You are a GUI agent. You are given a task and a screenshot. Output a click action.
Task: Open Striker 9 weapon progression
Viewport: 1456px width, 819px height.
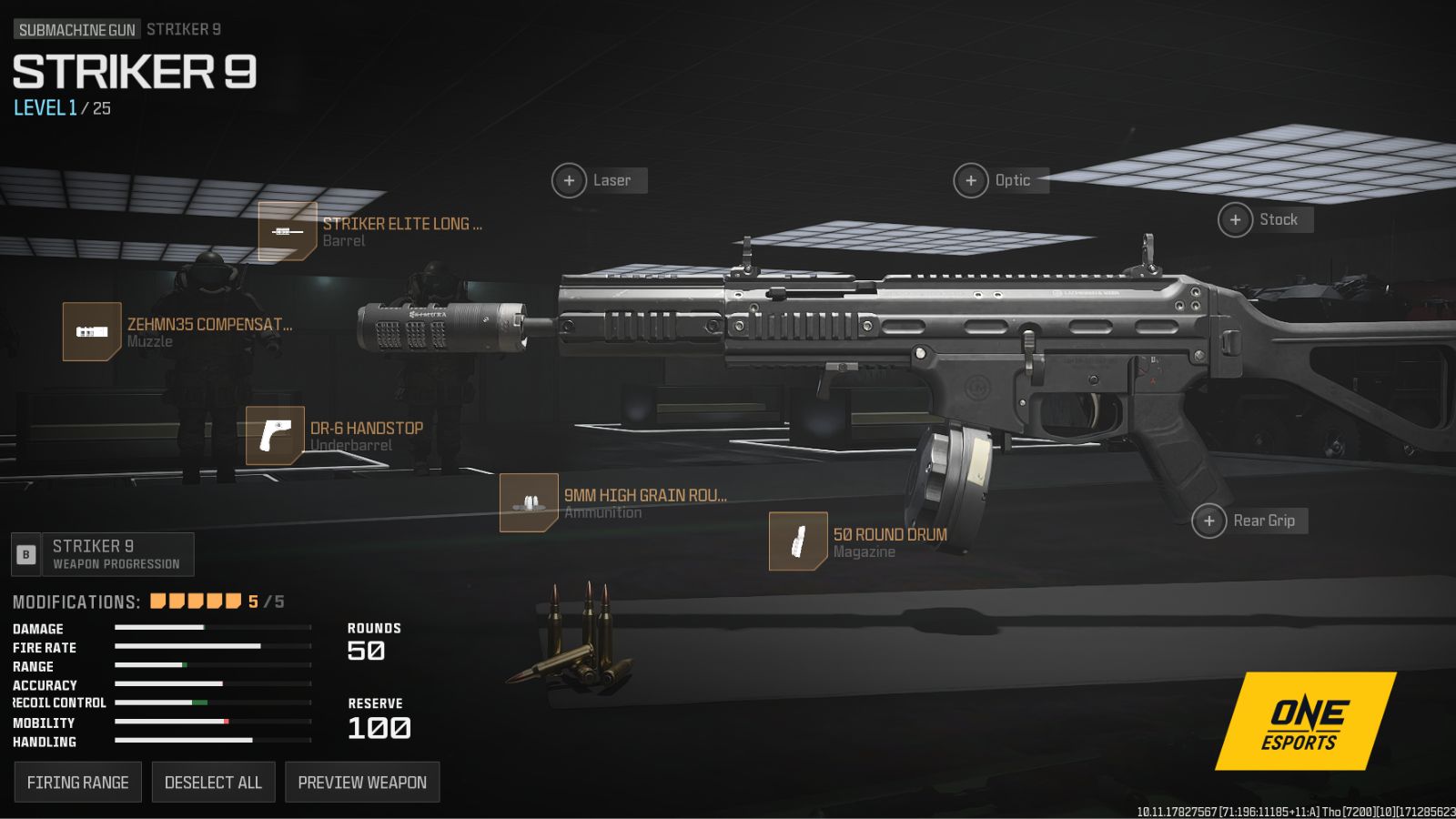click(103, 554)
